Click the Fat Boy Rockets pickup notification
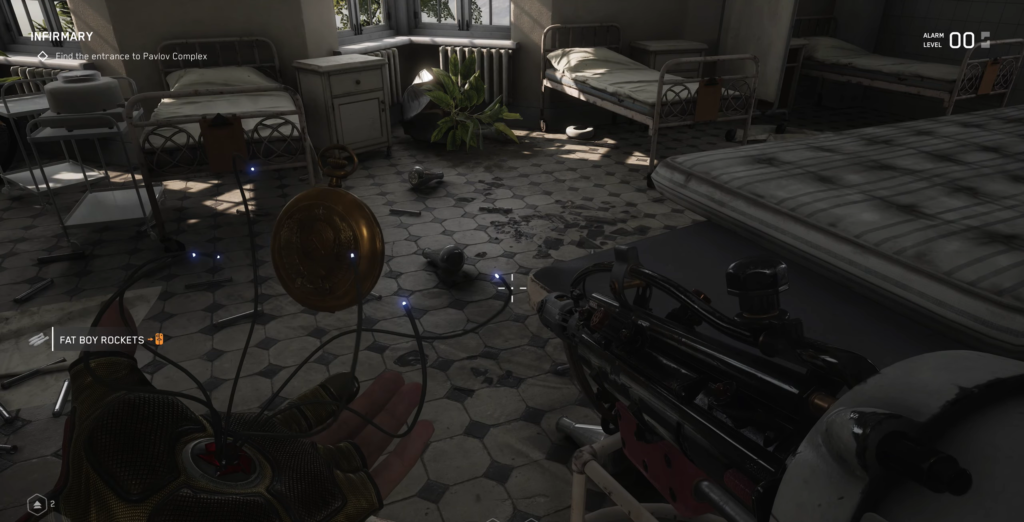 (101, 340)
